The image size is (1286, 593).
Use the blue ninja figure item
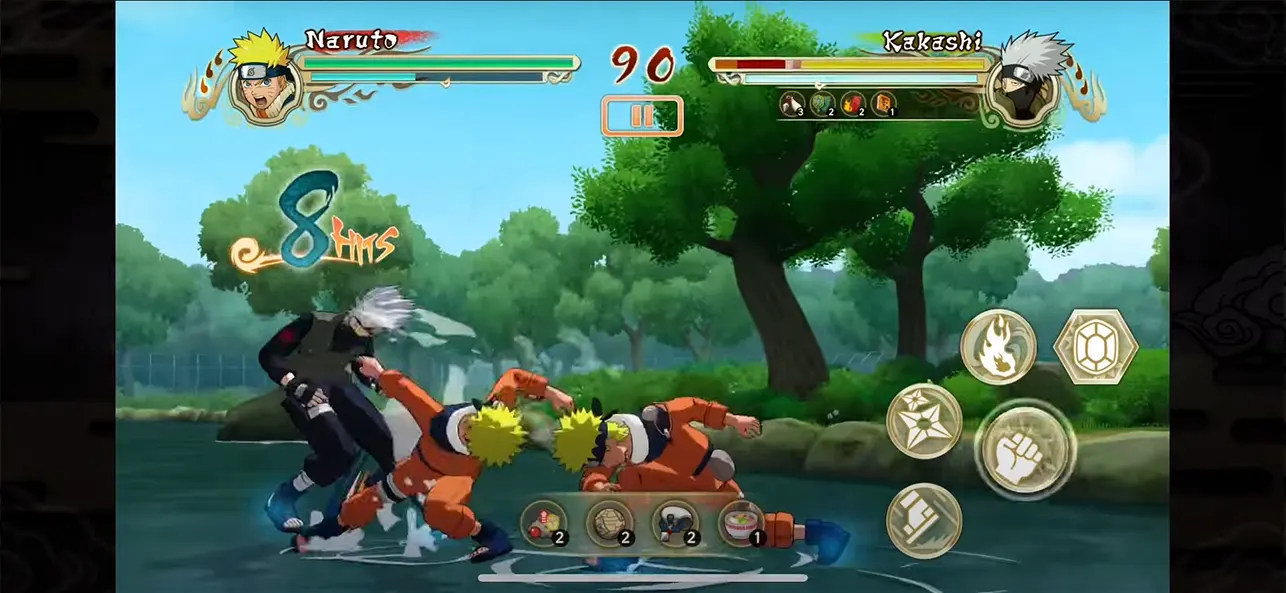pos(675,524)
